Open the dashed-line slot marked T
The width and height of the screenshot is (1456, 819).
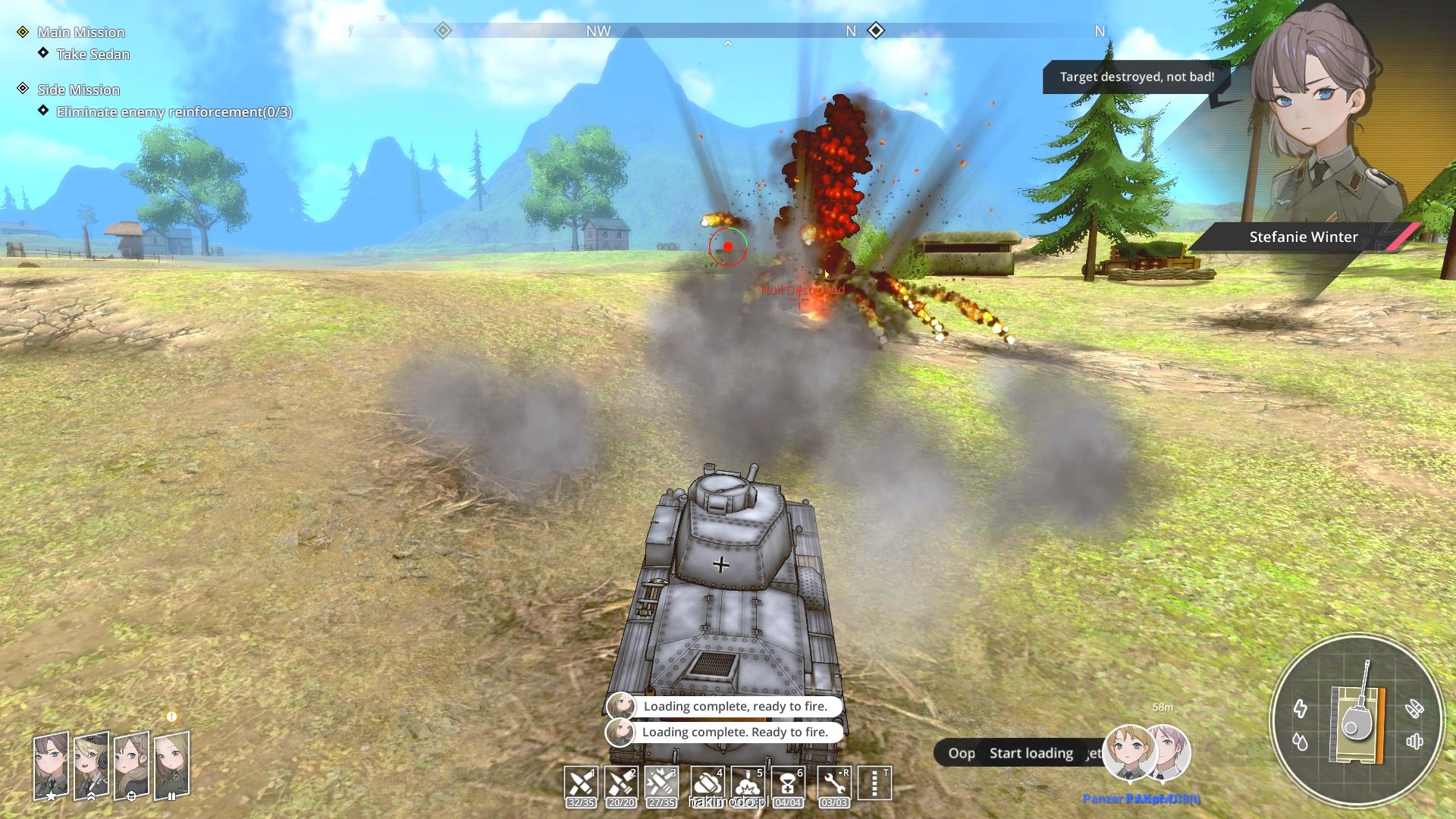tap(874, 783)
